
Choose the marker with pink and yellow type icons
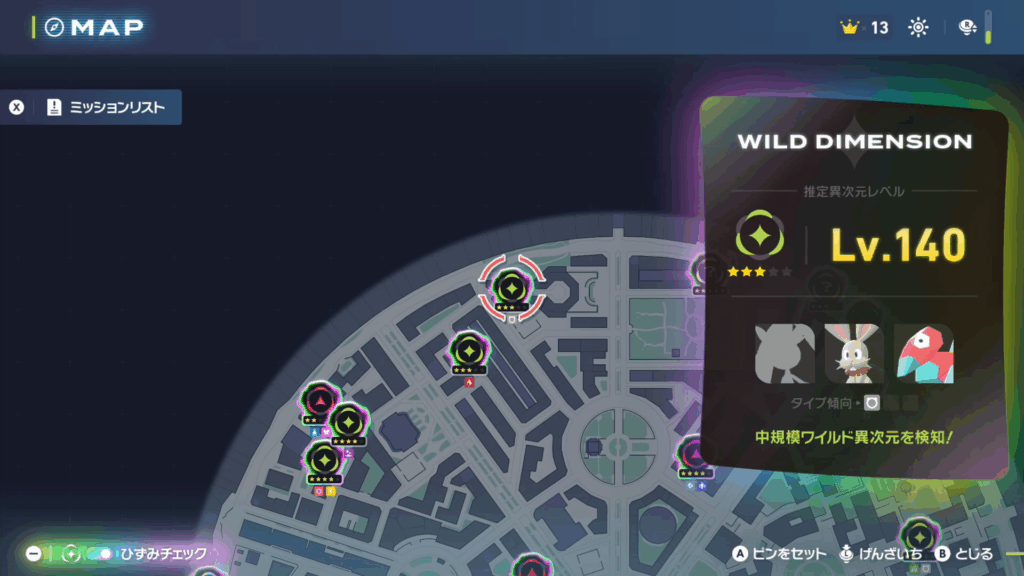click(323, 461)
